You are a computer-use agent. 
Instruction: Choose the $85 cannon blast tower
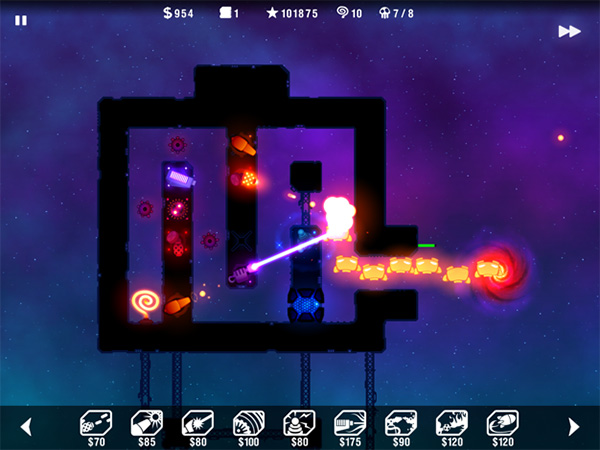(x=146, y=423)
